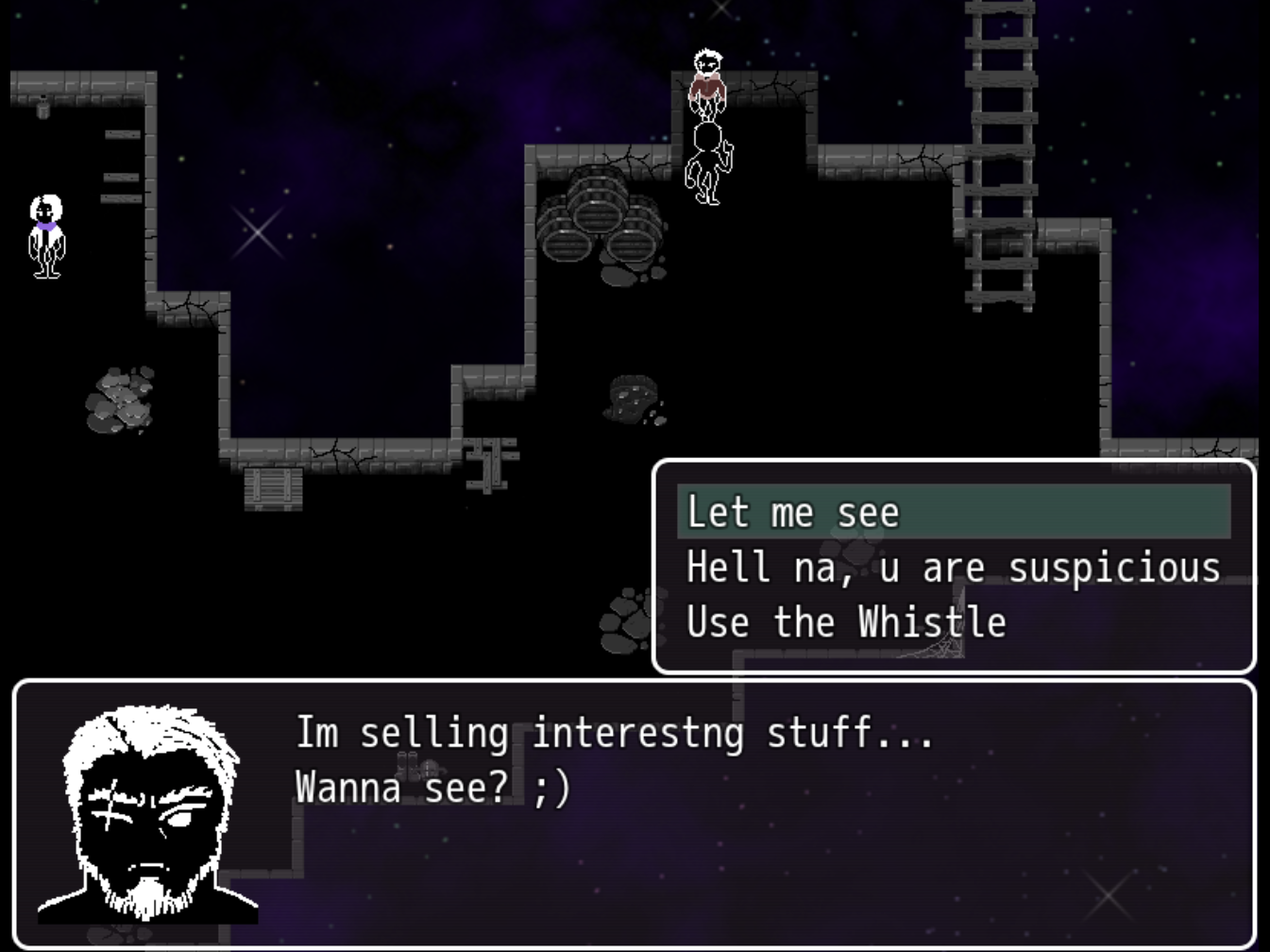Pick the "Use the Whistle" choice

(x=953, y=622)
